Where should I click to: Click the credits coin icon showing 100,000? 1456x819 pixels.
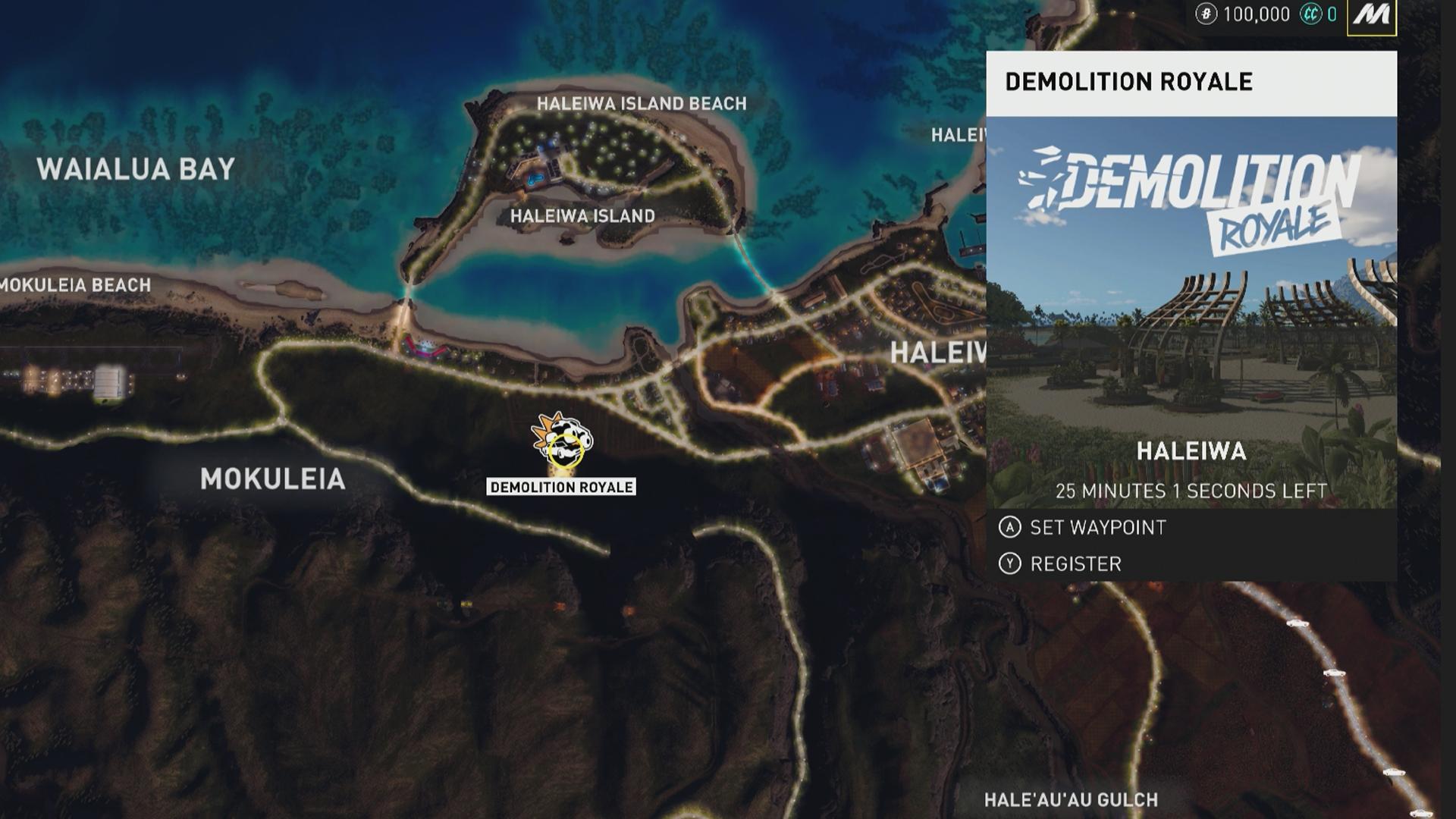(x=1207, y=13)
